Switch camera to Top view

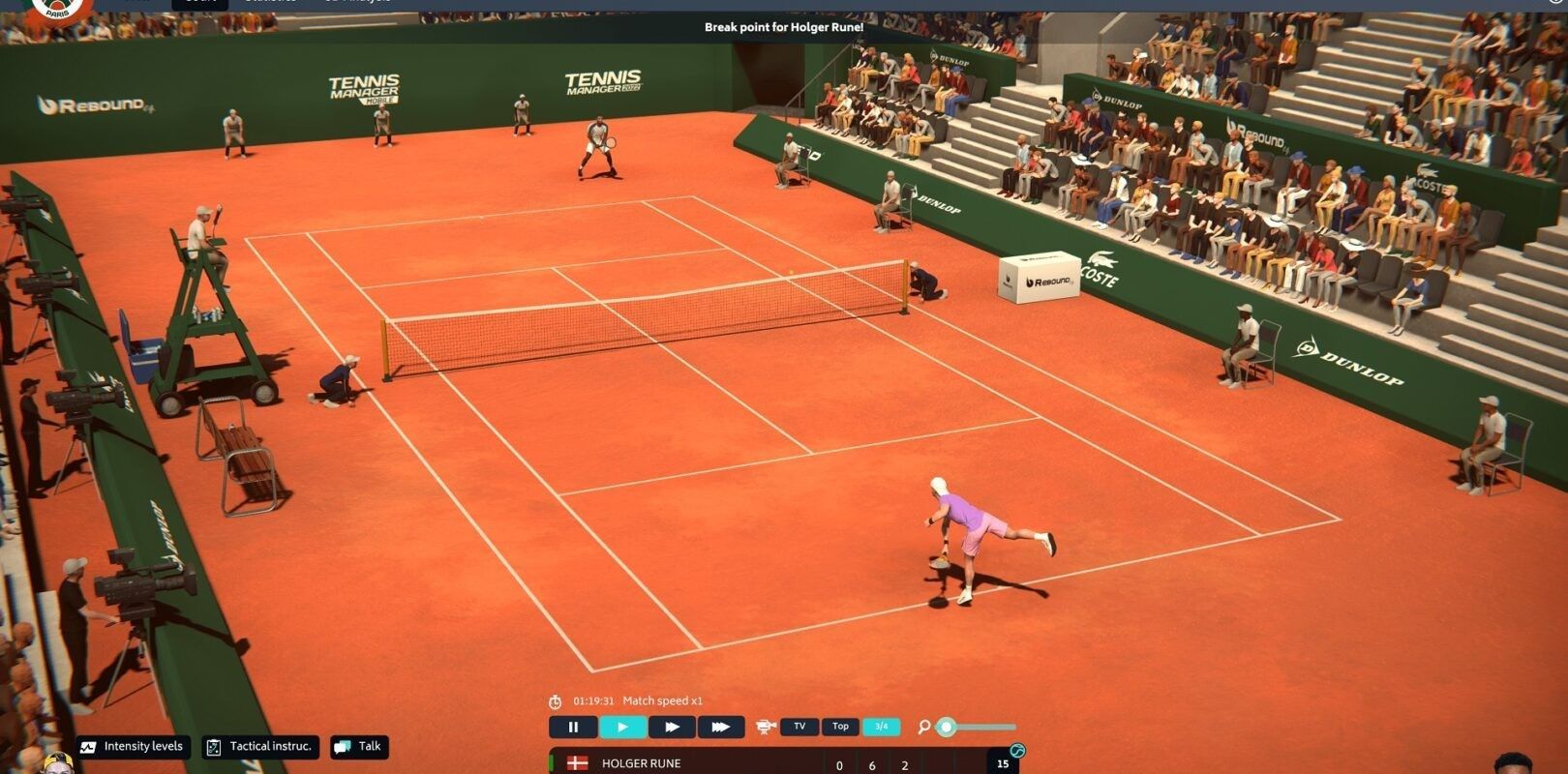coord(840,727)
